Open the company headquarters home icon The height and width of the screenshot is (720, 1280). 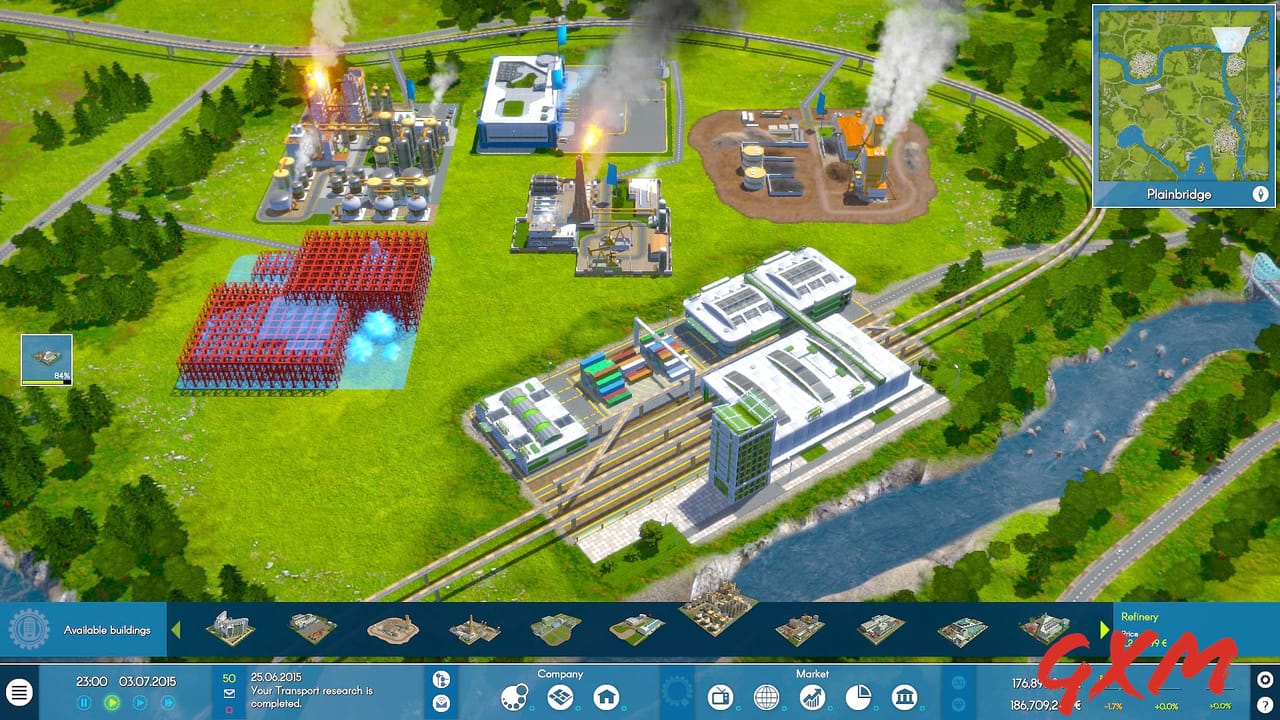pyautogui.click(x=604, y=697)
